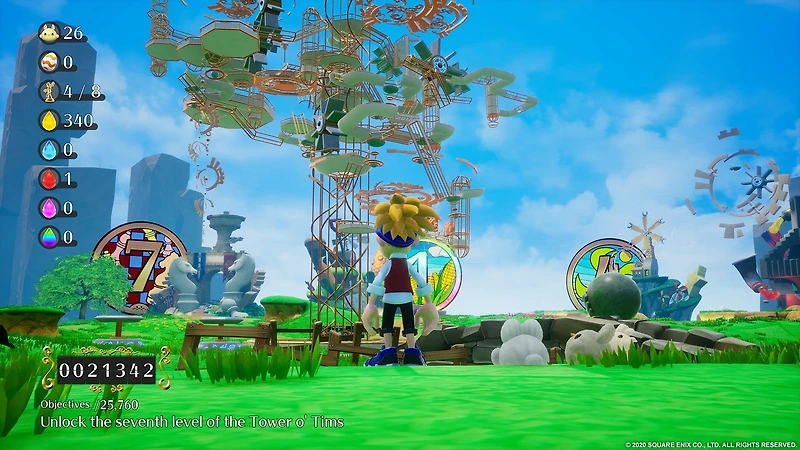The width and height of the screenshot is (800, 450).
Task: Click the Tim creature counter icon
Action: [x=48, y=33]
